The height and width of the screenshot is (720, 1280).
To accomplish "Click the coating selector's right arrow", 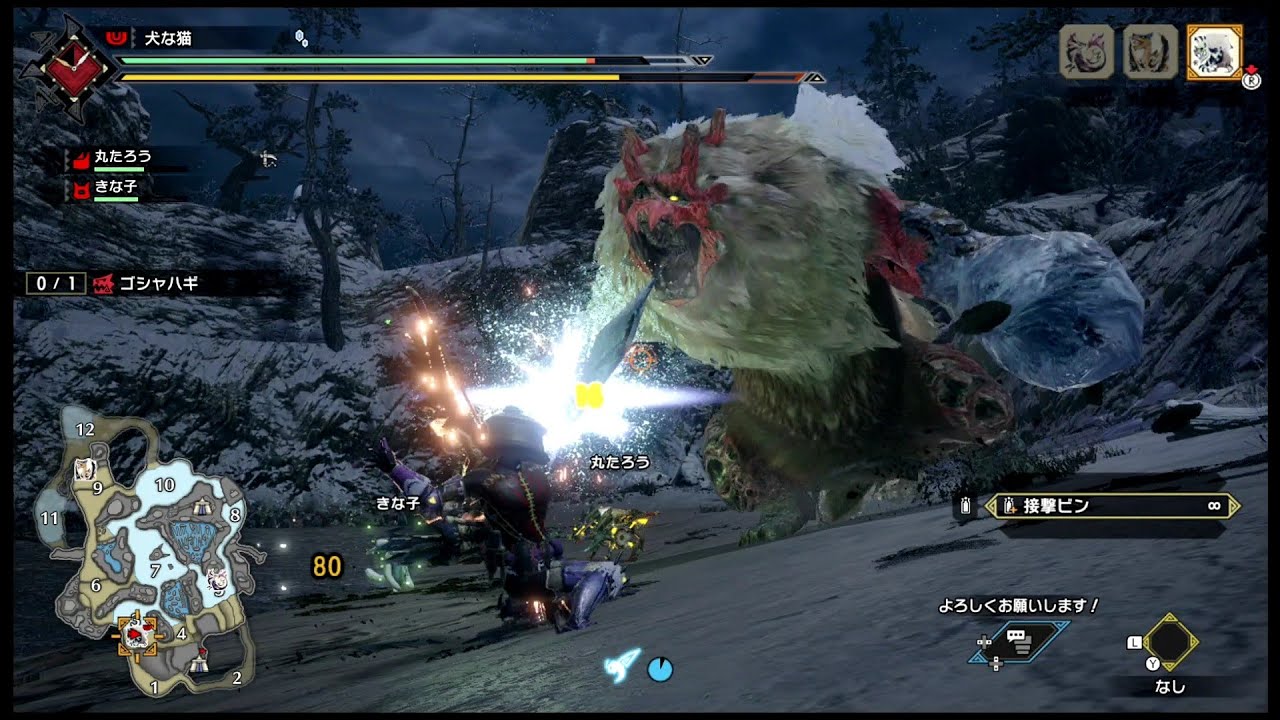I will click(x=1234, y=506).
